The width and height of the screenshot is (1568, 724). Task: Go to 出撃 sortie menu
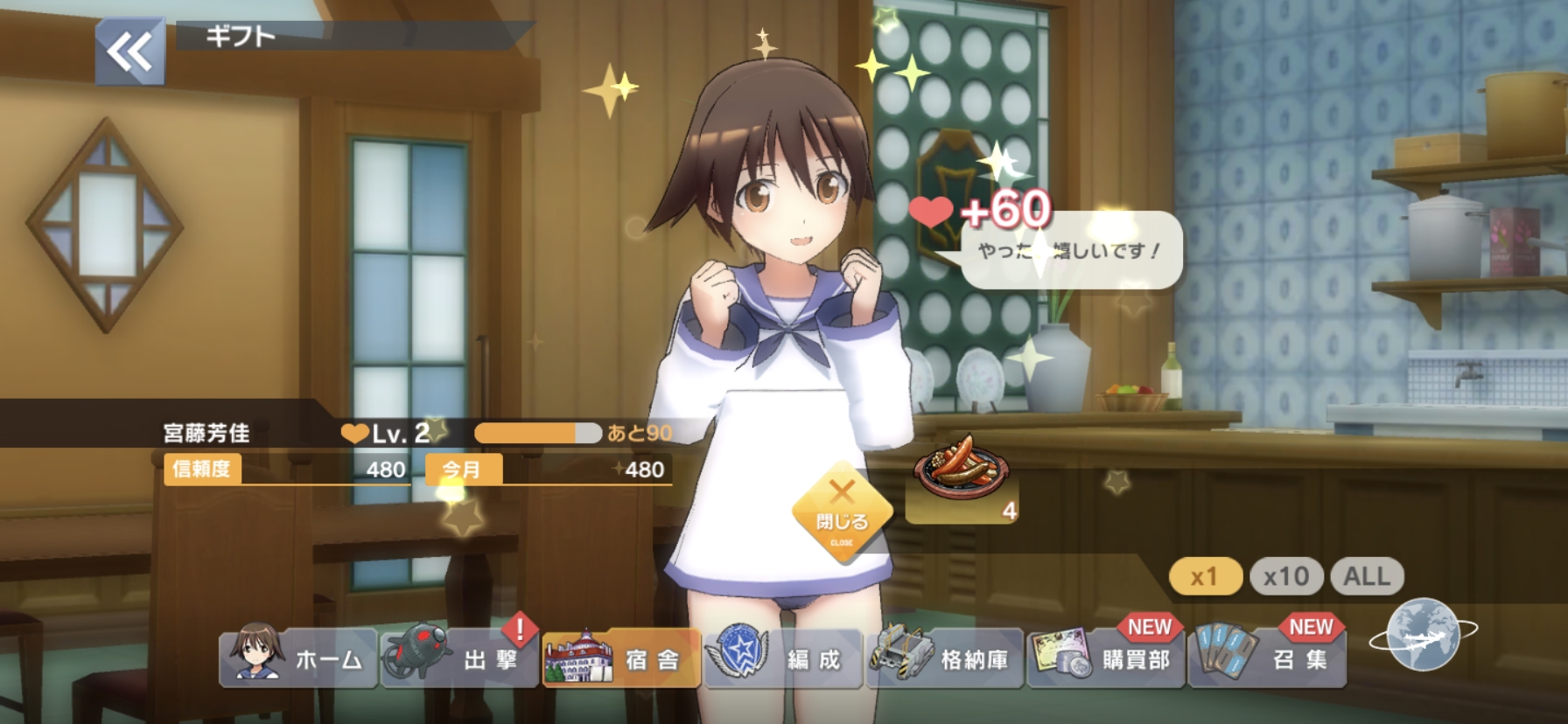coord(460,659)
